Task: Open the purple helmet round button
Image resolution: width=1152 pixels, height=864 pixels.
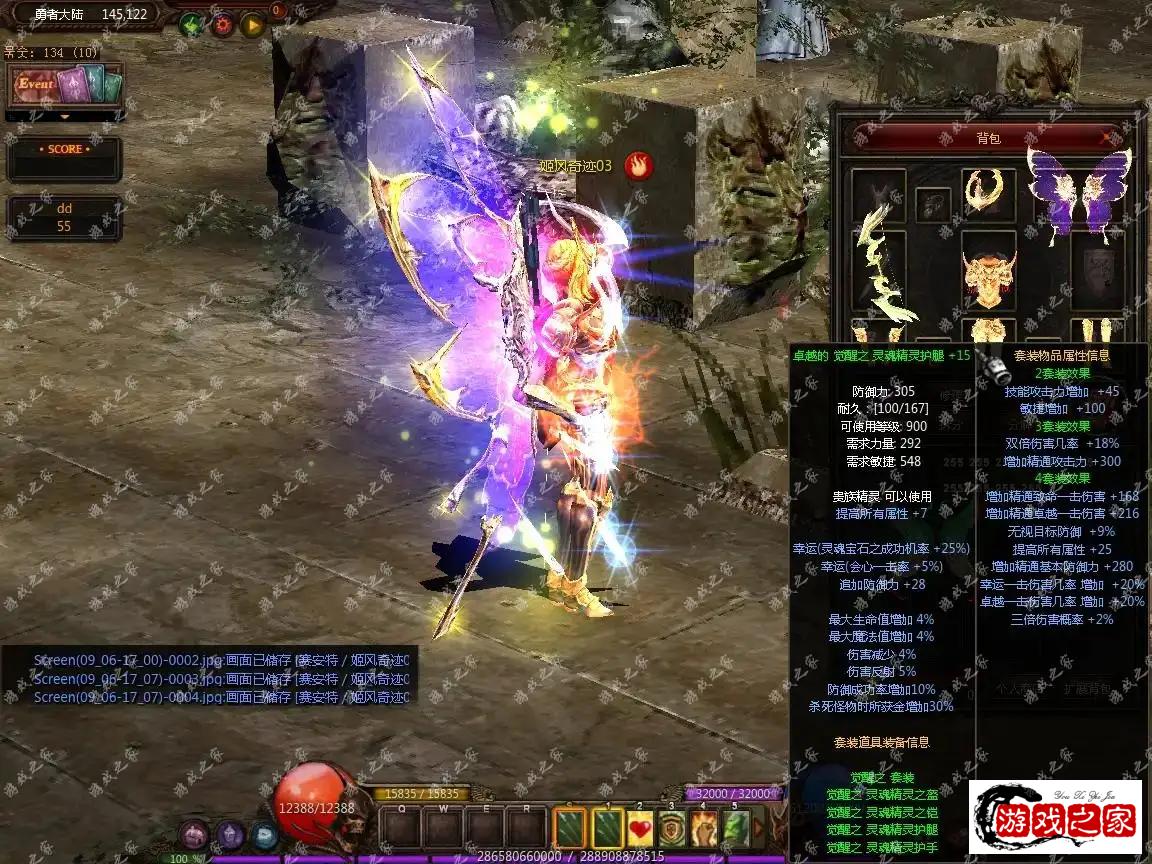Action: tap(230, 834)
